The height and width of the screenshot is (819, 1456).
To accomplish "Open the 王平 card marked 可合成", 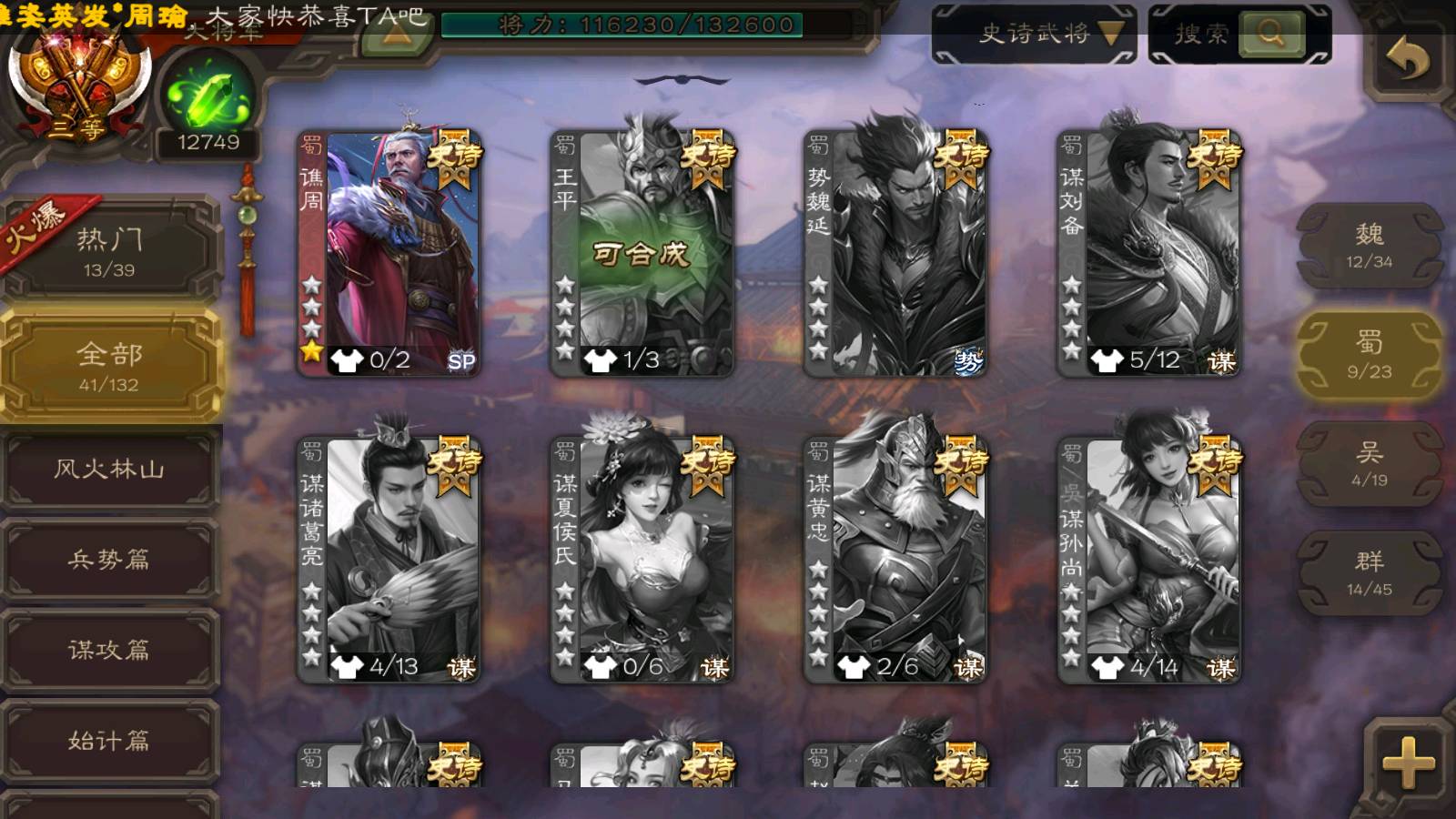I will pos(642,253).
